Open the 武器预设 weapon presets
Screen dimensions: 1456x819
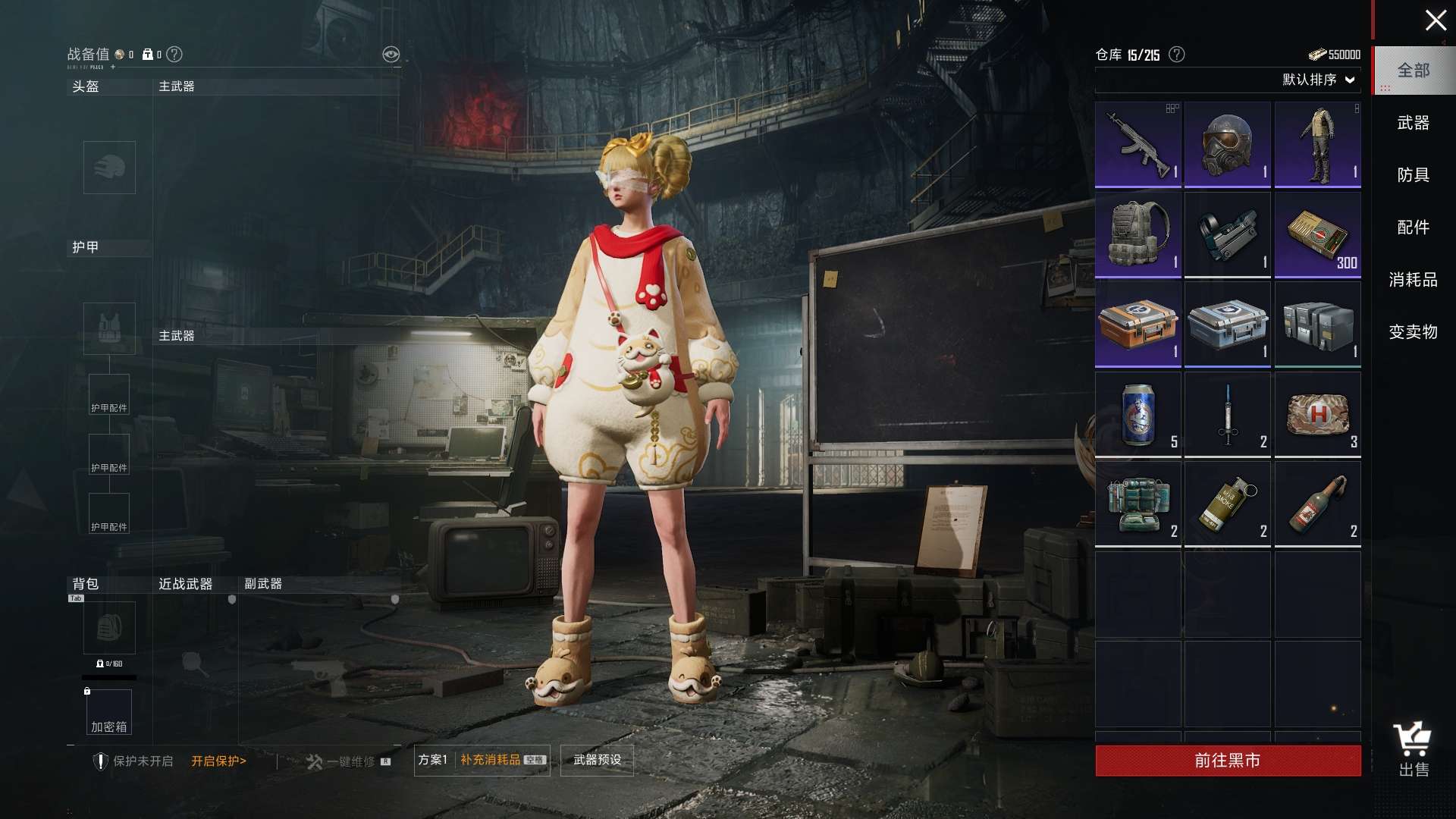pyautogui.click(x=597, y=760)
